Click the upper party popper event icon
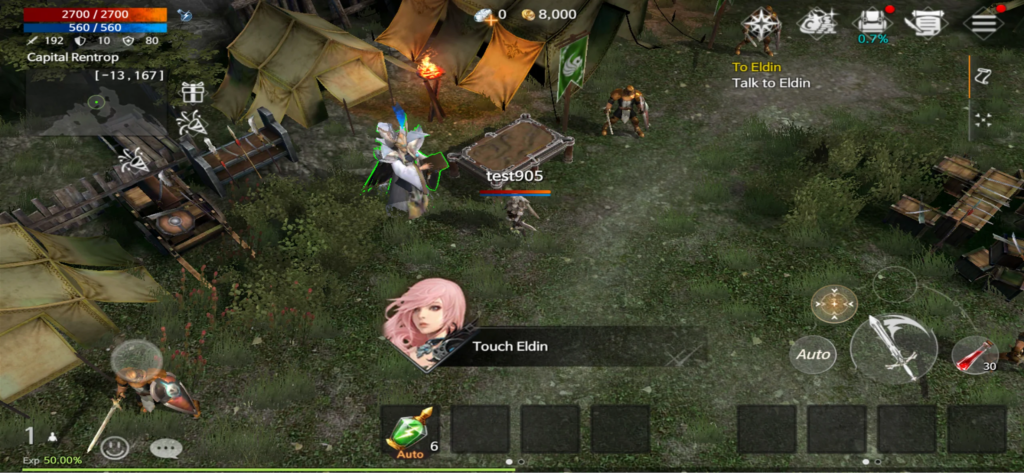Image resolution: width=1024 pixels, height=473 pixels. (189, 124)
